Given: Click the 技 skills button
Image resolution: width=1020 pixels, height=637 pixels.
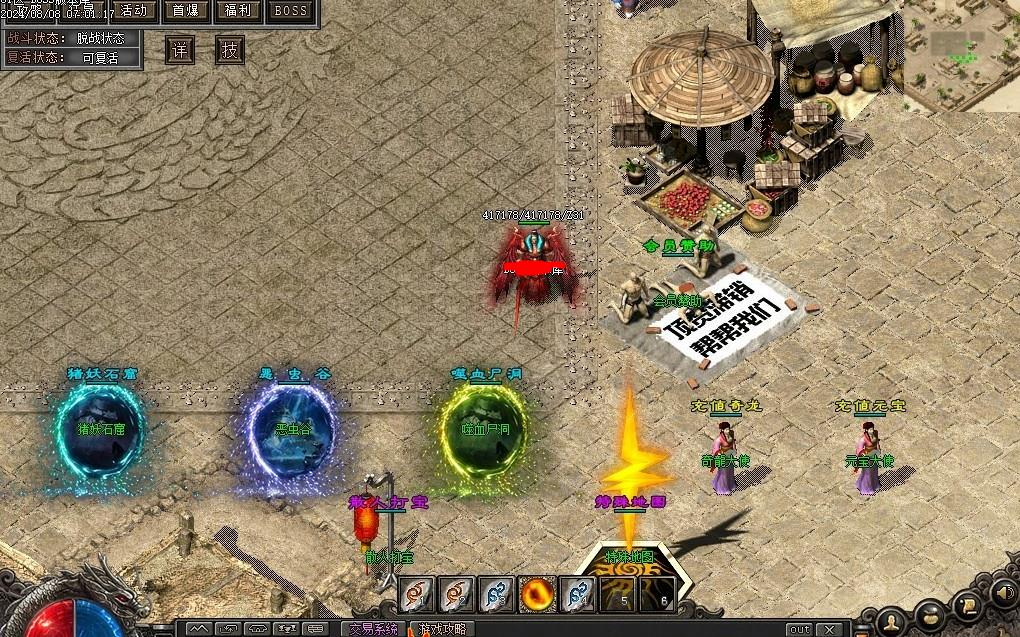Looking at the screenshot, I should pyautogui.click(x=230, y=50).
